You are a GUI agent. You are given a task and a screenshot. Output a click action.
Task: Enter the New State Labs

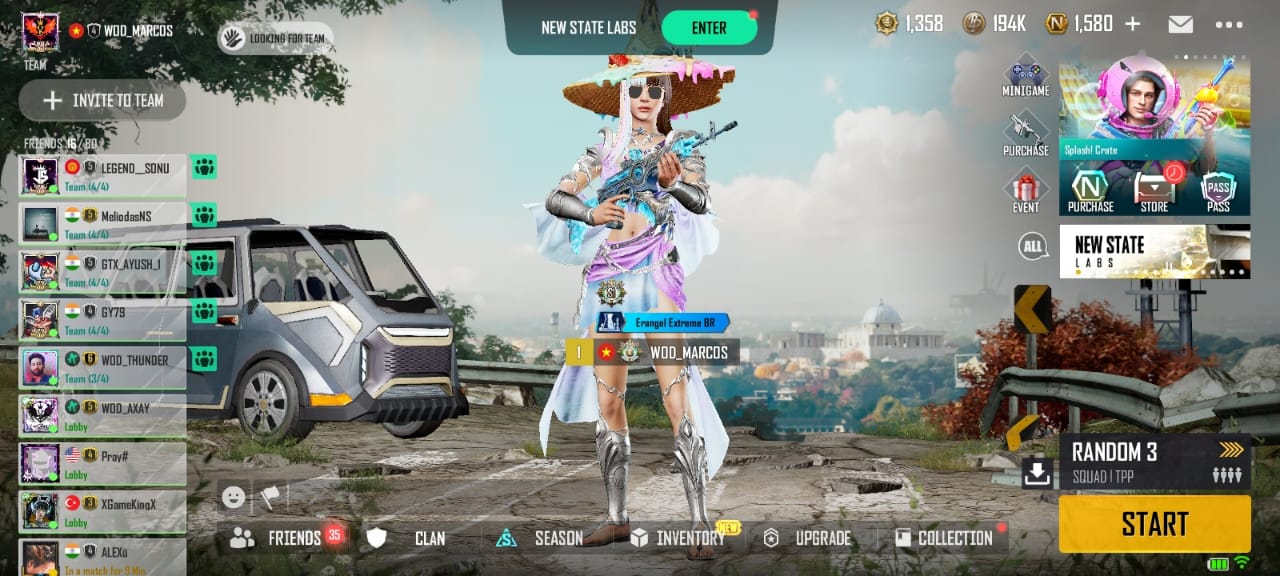[709, 27]
